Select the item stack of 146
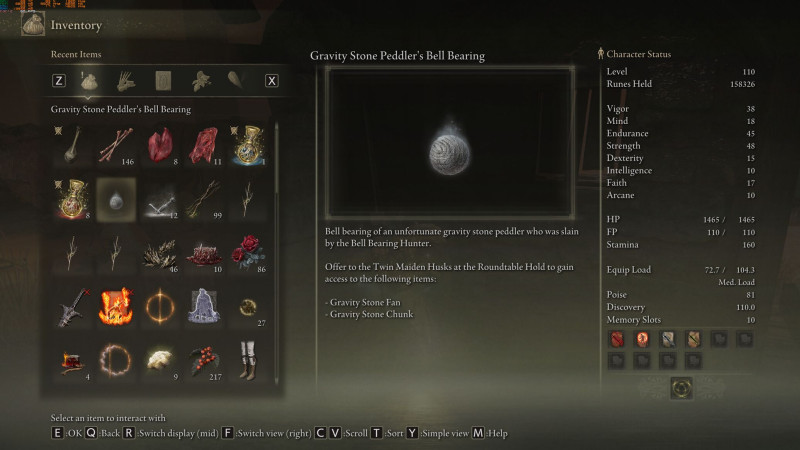This screenshot has width=800, height=450. coord(118,146)
